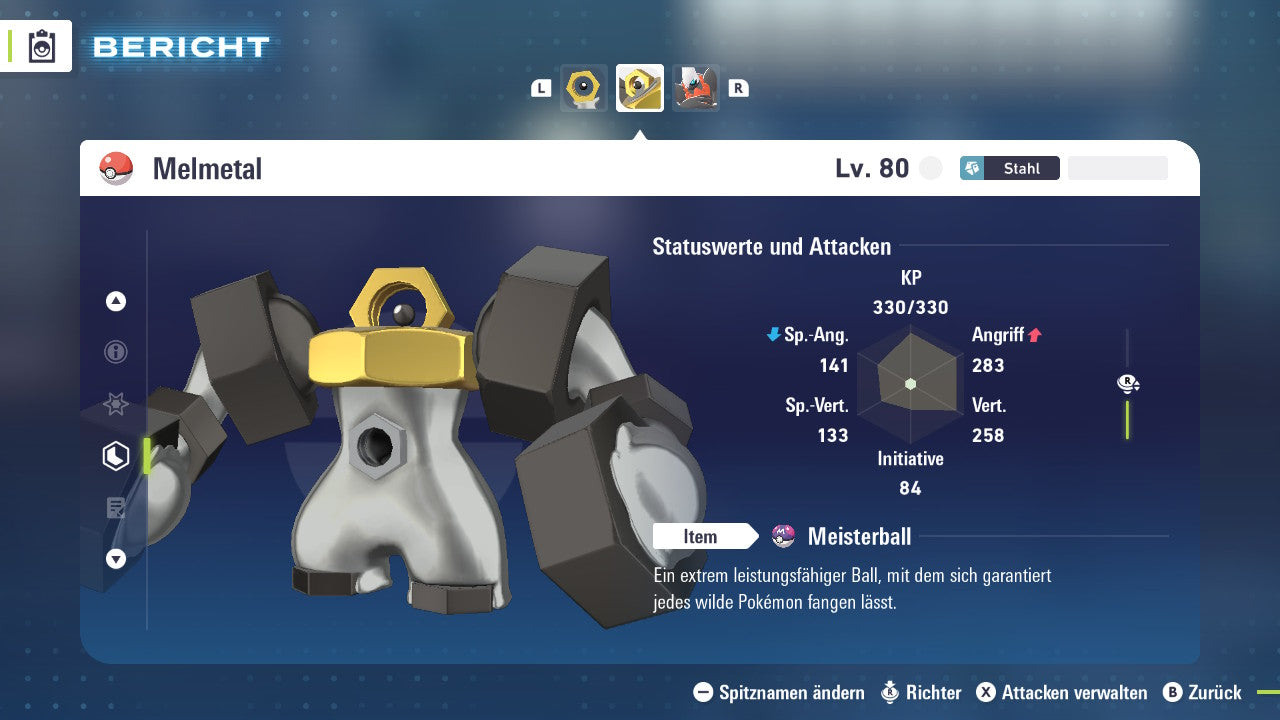Click the R-stick icon beside the vertical gauge
The width and height of the screenshot is (1280, 720).
click(x=1127, y=383)
